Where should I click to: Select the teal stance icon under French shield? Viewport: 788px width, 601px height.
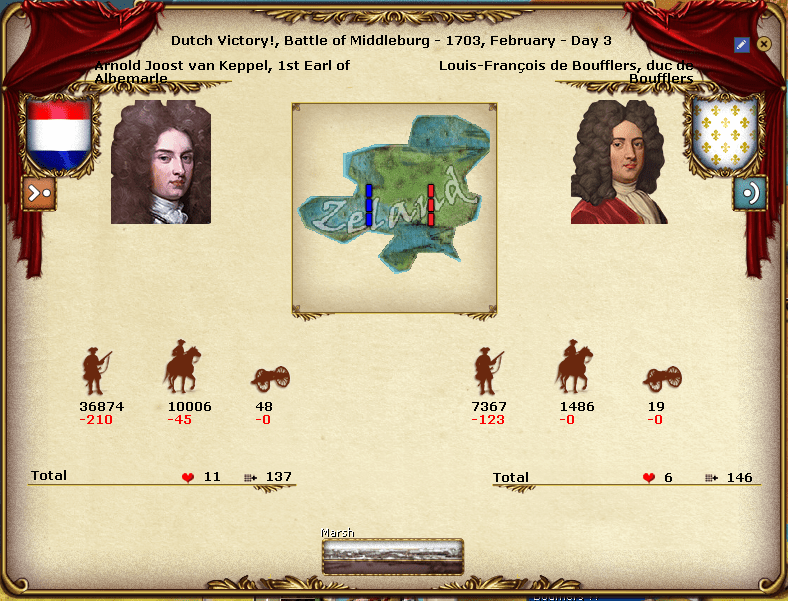coord(749,193)
